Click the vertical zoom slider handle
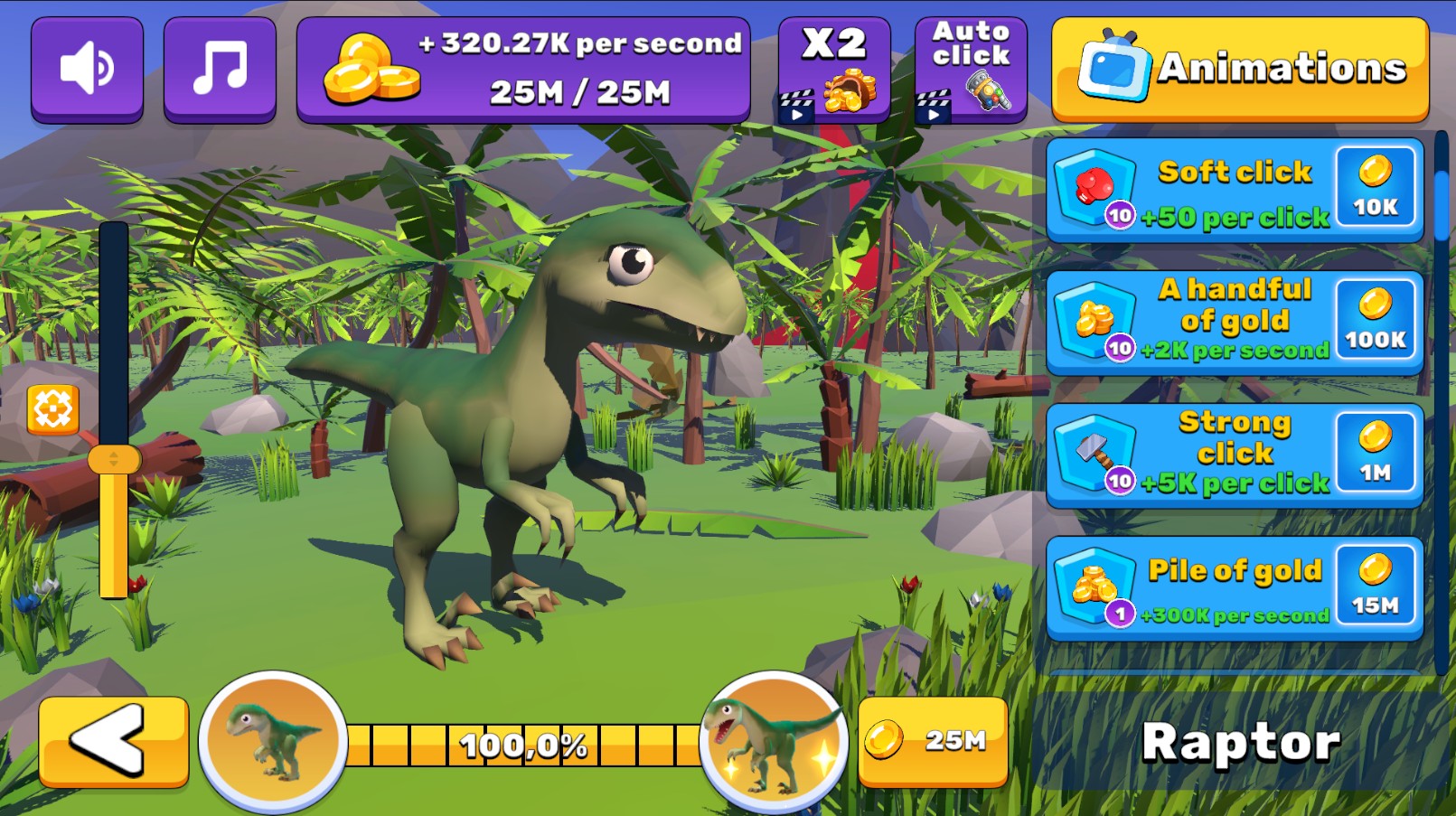1456x816 pixels. pyautogui.click(x=115, y=460)
